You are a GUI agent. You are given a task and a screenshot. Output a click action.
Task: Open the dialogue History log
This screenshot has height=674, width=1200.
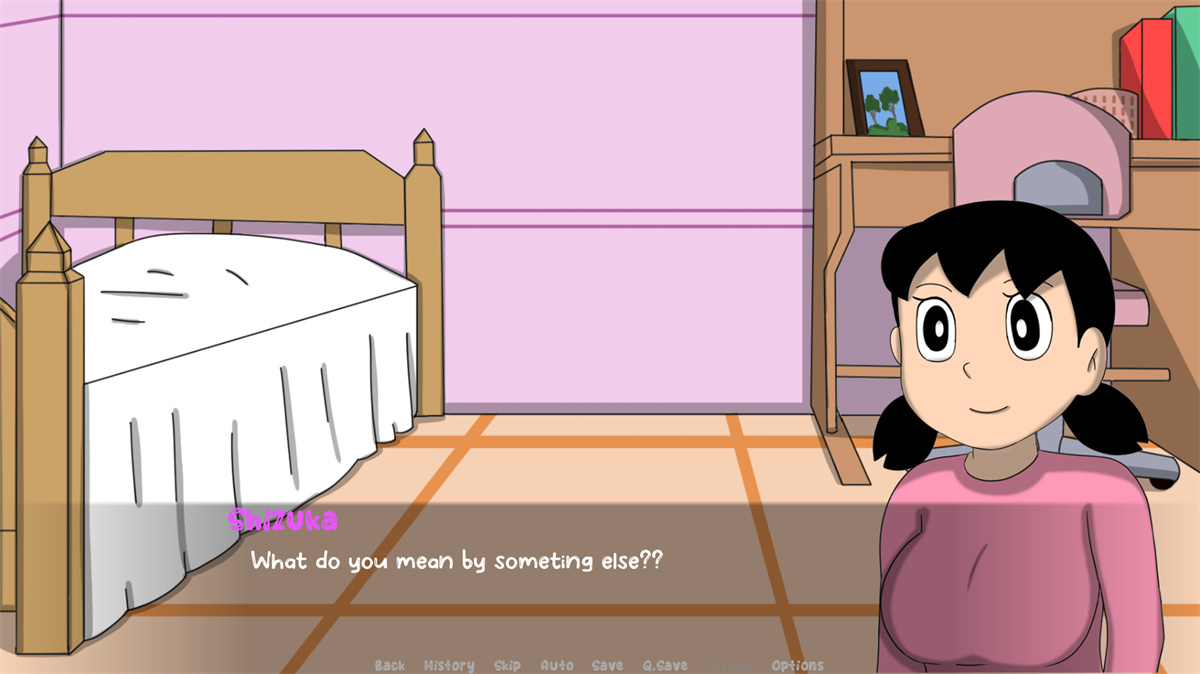tap(449, 665)
